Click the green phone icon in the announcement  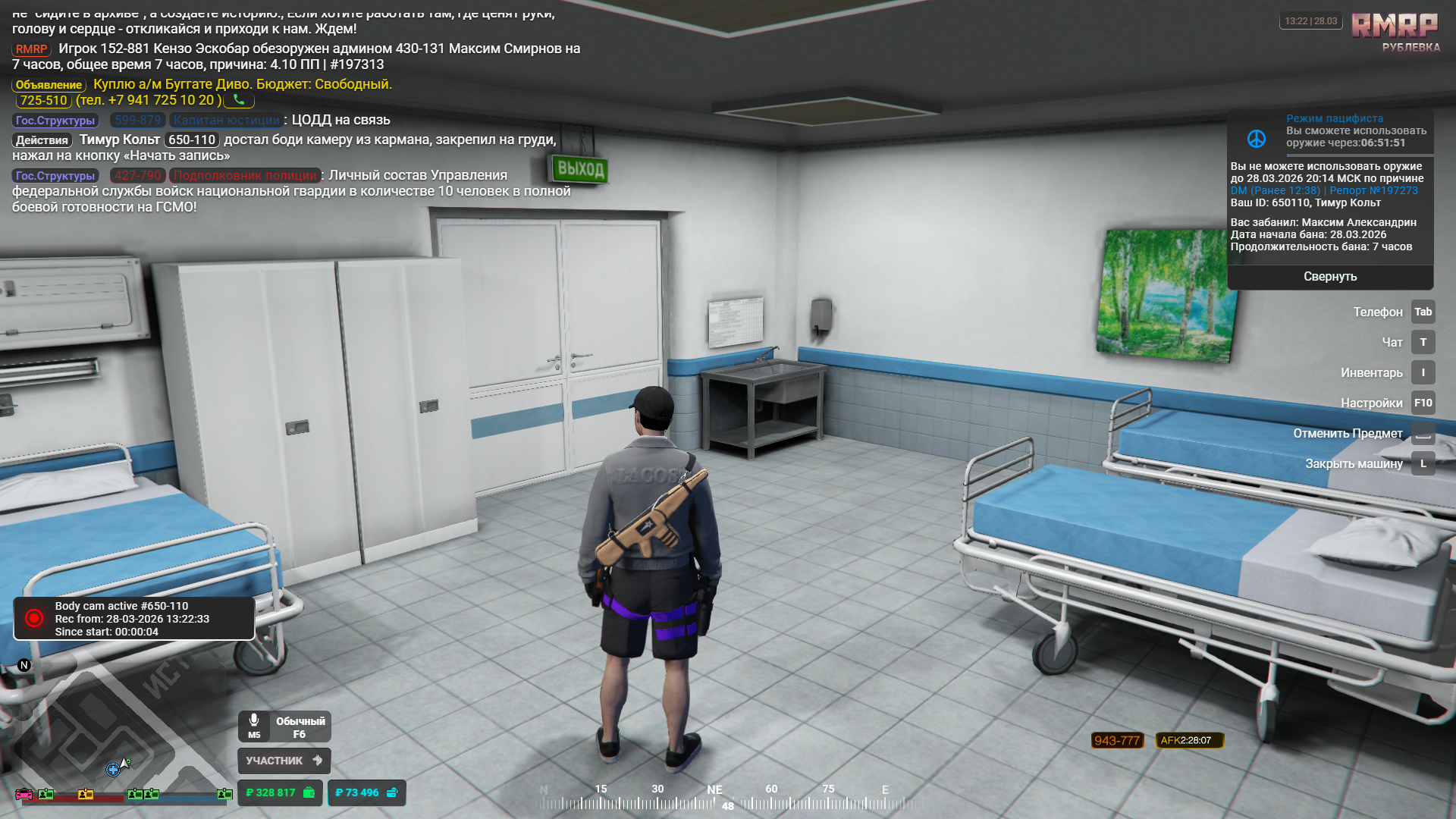pos(239,100)
